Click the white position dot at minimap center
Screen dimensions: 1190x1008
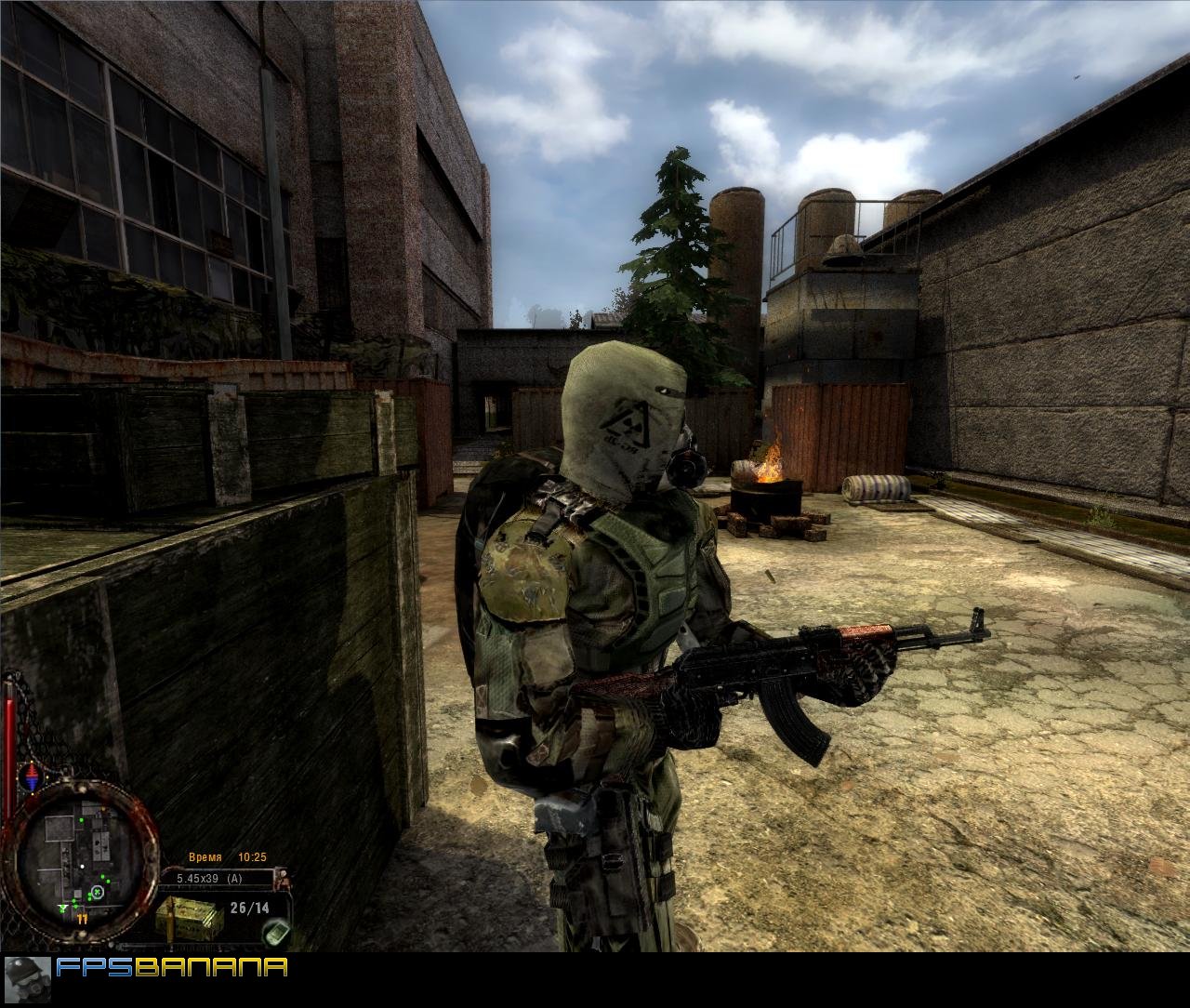click(83, 865)
